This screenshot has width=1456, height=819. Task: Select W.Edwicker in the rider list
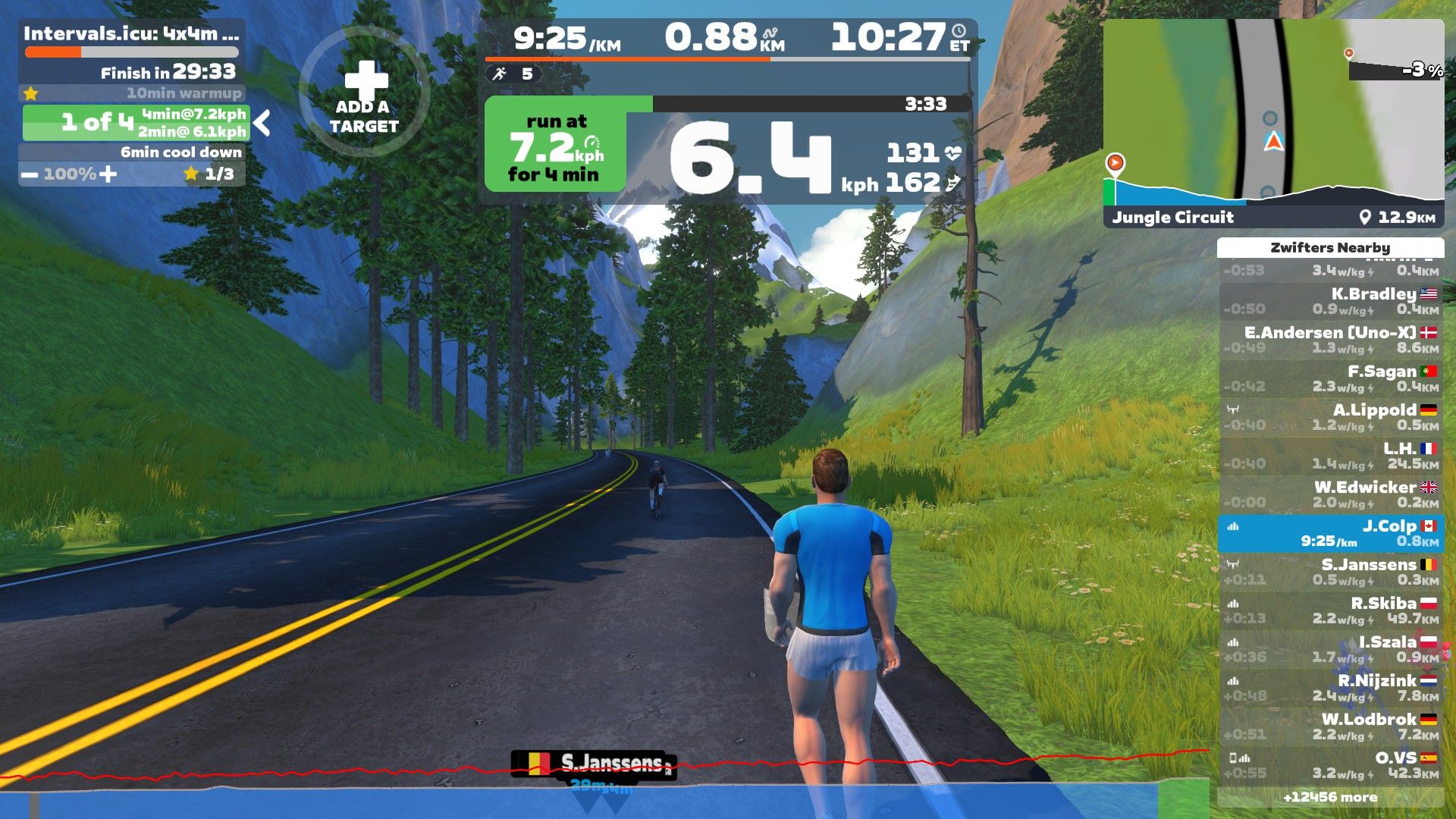(1331, 494)
